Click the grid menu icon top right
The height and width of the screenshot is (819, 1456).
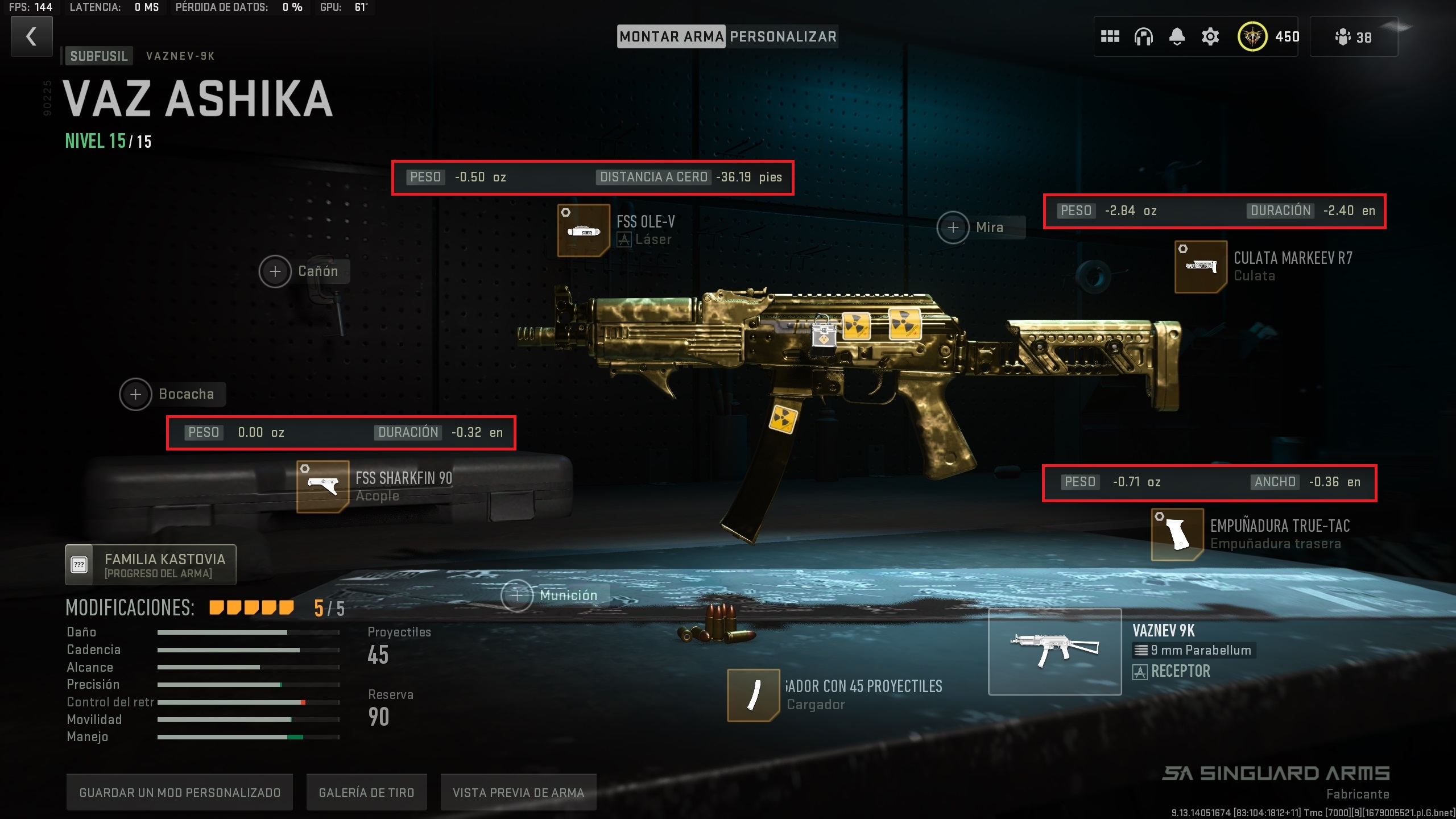pos(1111,36)
